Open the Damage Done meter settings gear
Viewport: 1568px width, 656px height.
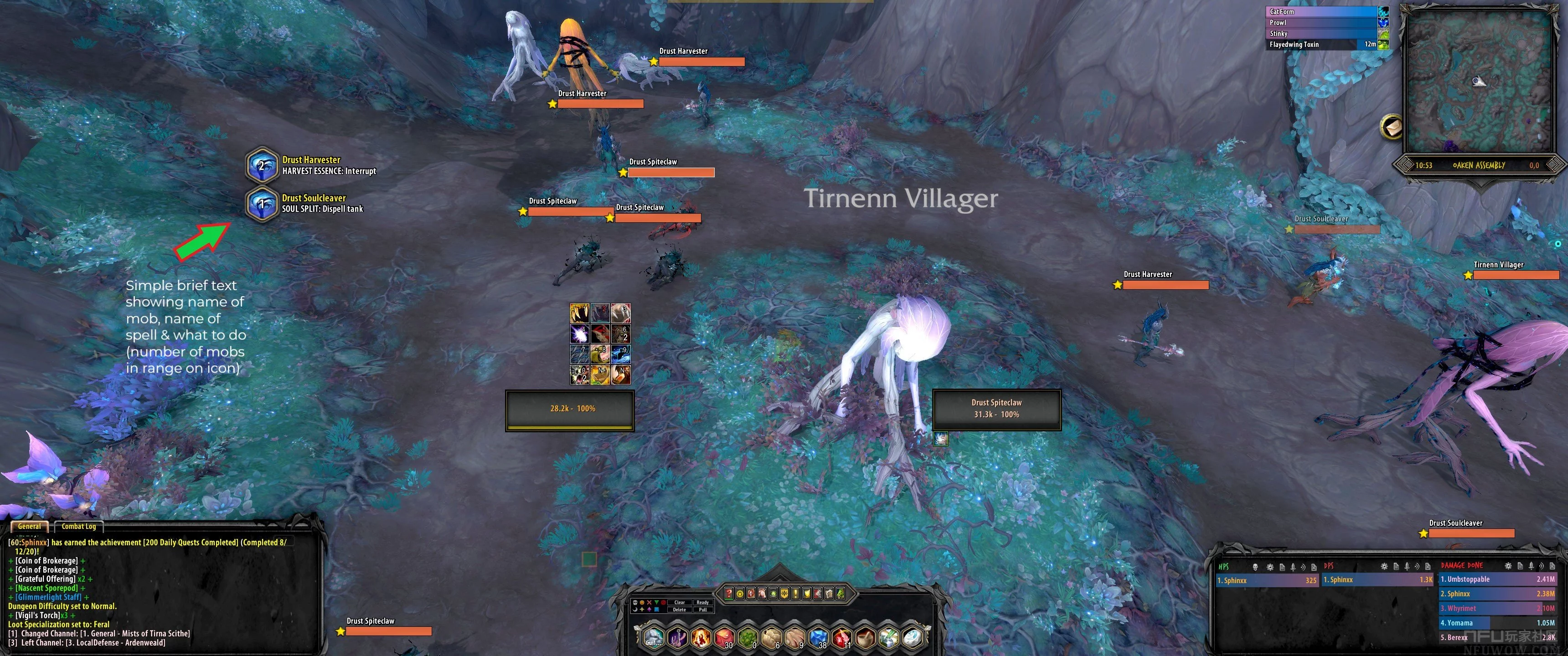1508,566
